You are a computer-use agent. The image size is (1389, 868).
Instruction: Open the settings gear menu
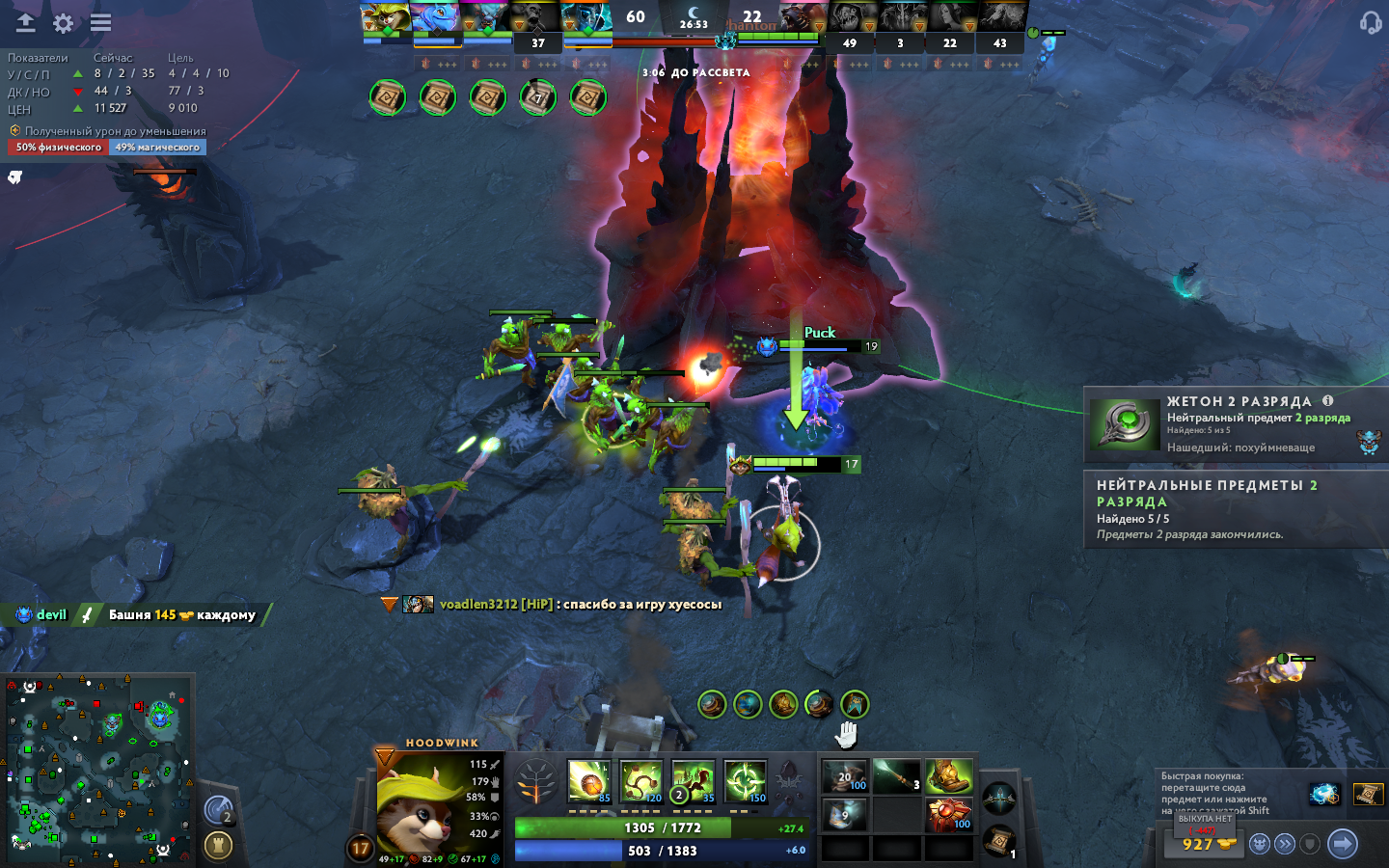[64, 23]
